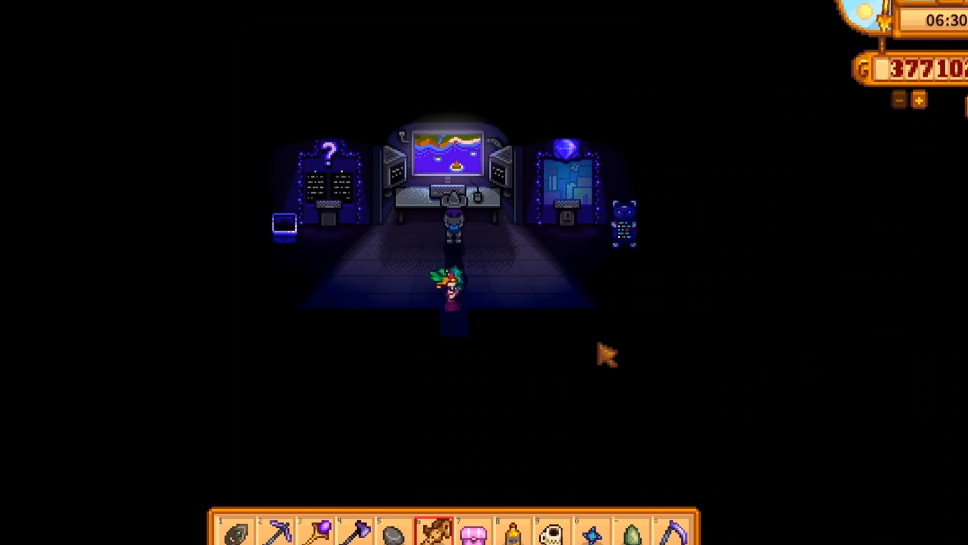Select the gray stone hotbar slot

tap(394, 533)
